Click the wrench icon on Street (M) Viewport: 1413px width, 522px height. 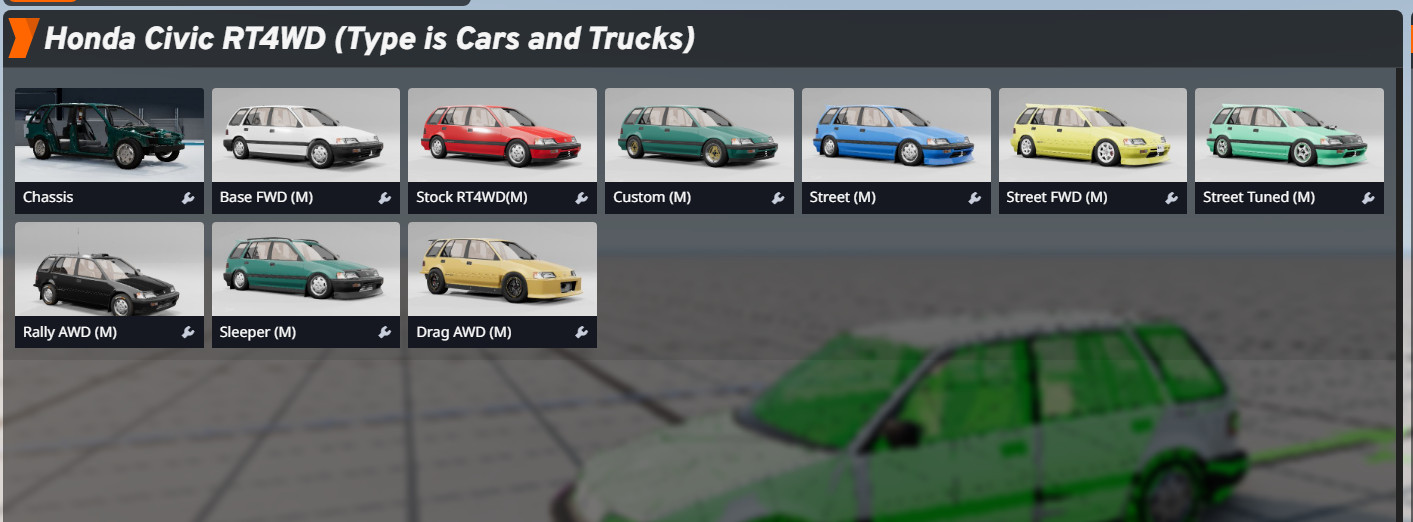tap(975, 198)
